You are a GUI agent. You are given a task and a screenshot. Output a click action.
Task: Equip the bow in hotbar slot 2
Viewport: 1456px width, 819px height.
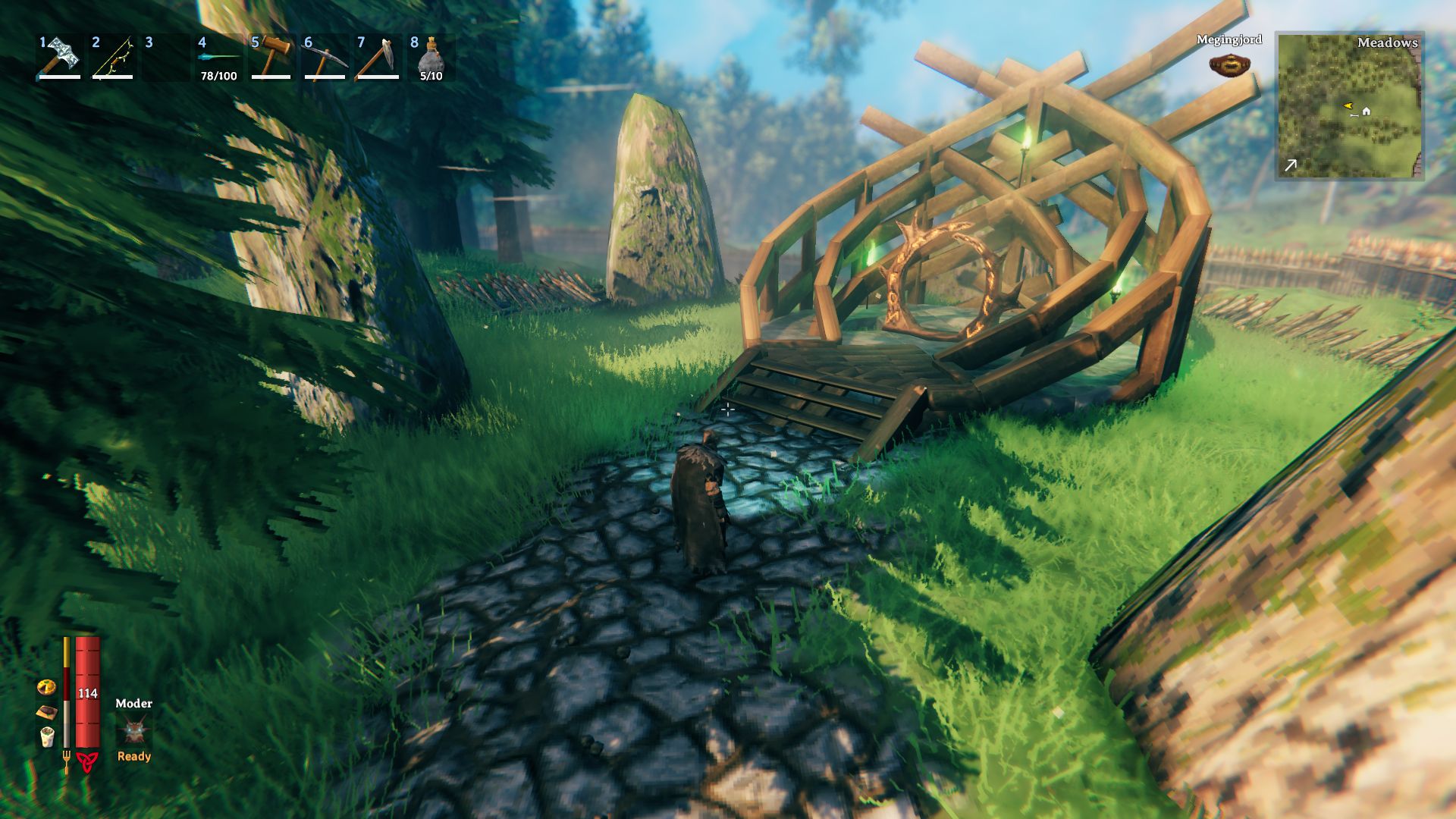click(113, 57)
